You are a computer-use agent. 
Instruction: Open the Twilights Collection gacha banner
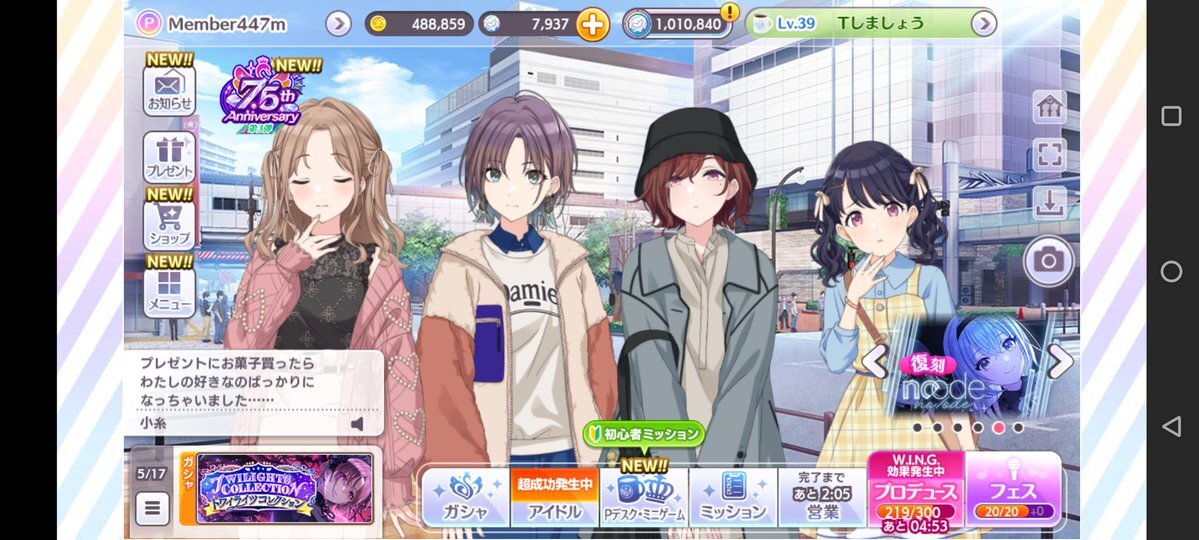pyautogui.click(x=284, y=488)
